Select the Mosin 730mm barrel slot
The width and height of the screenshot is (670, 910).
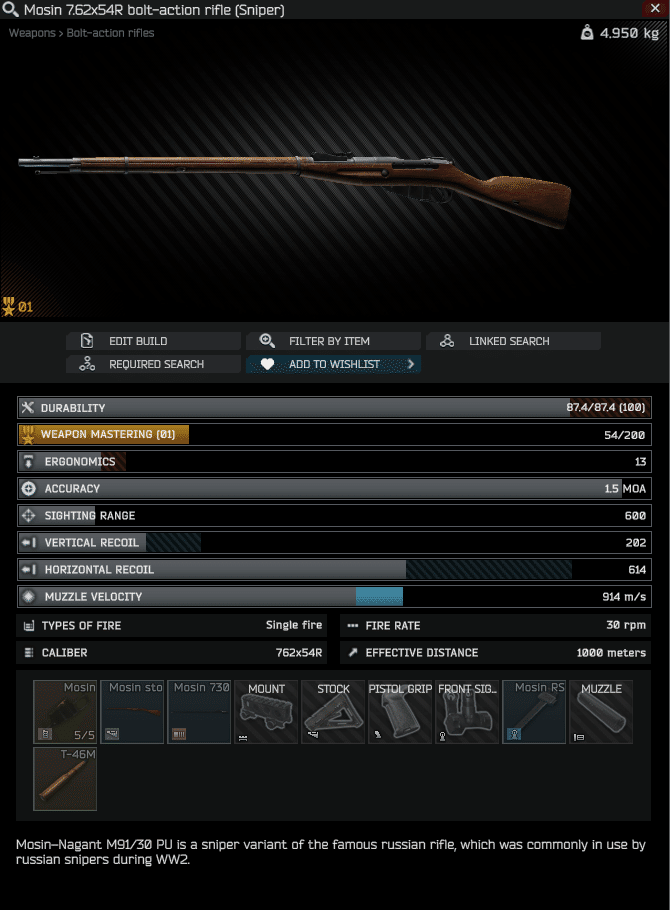point(199,712)
